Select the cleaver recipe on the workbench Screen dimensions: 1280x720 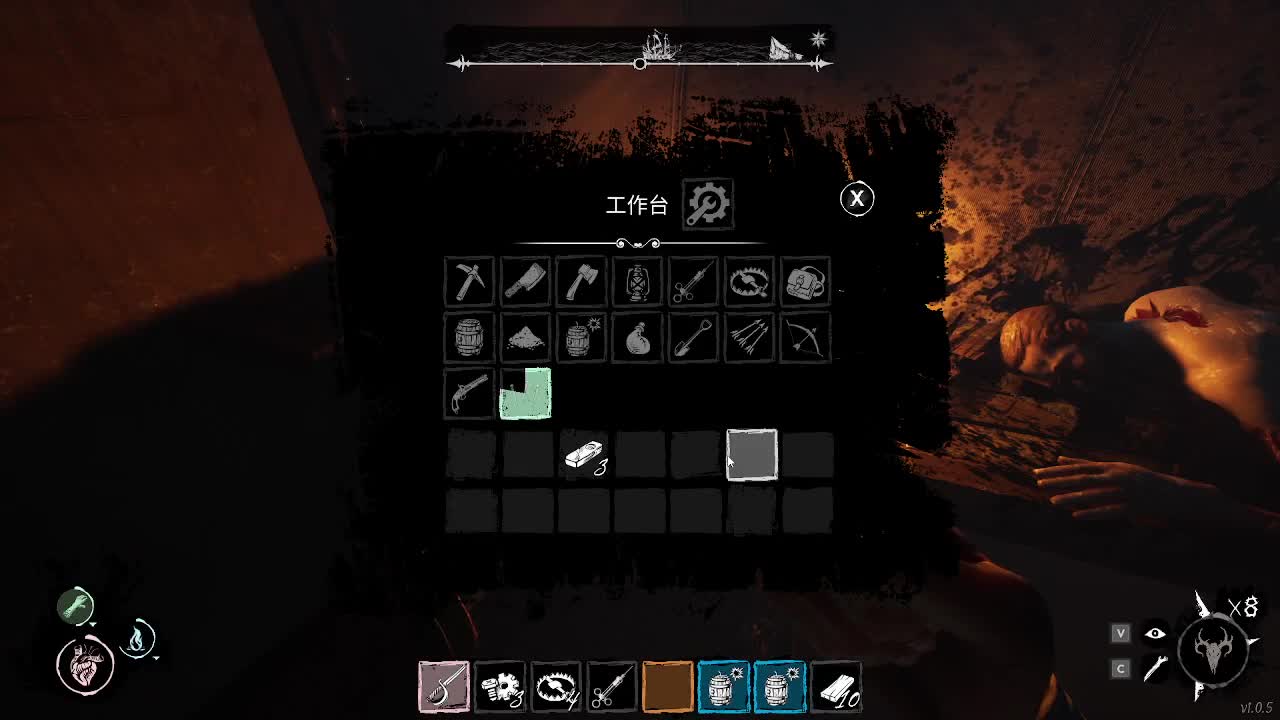[525, 281]
